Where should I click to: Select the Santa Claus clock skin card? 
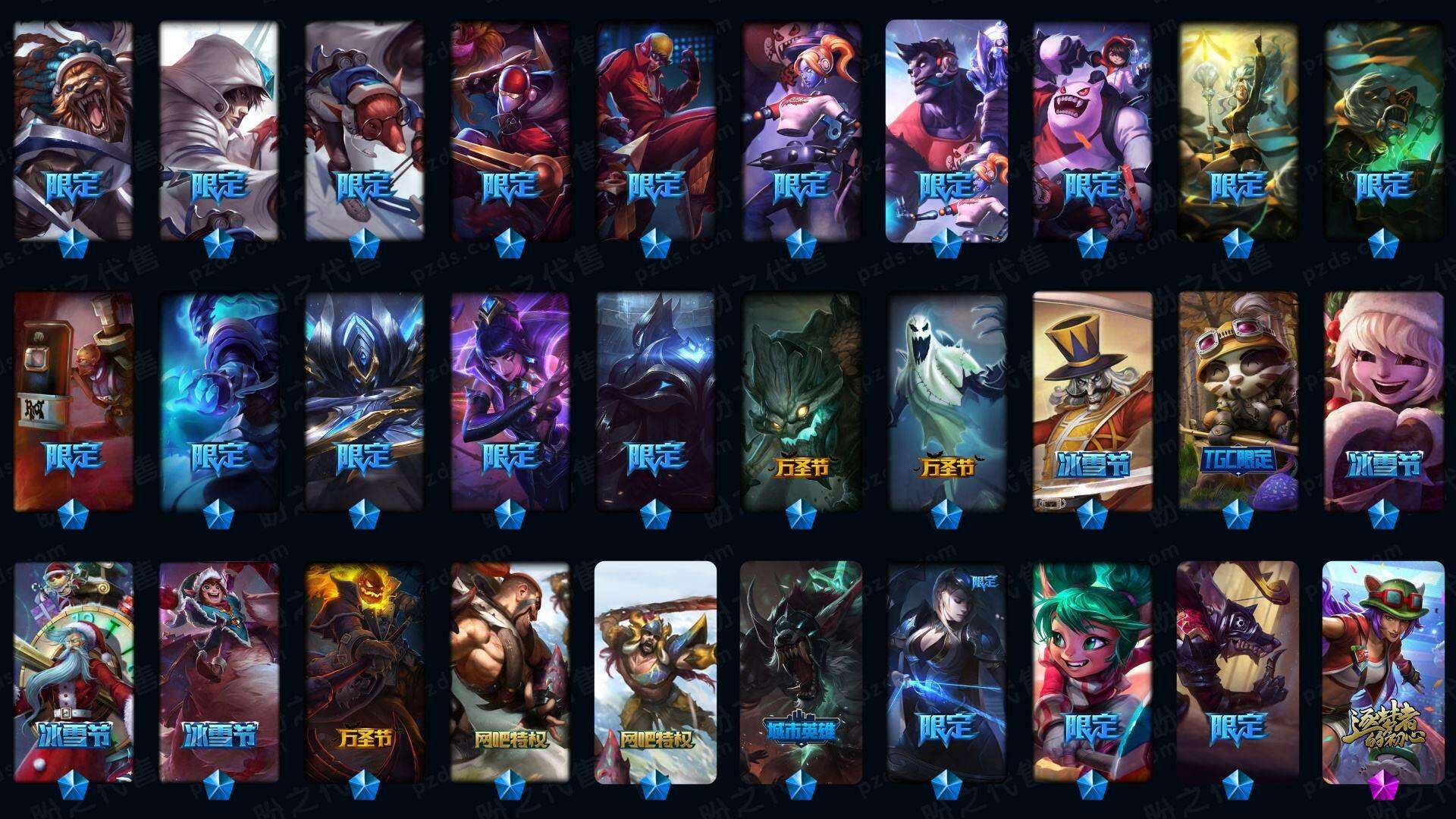click(74, 671)
